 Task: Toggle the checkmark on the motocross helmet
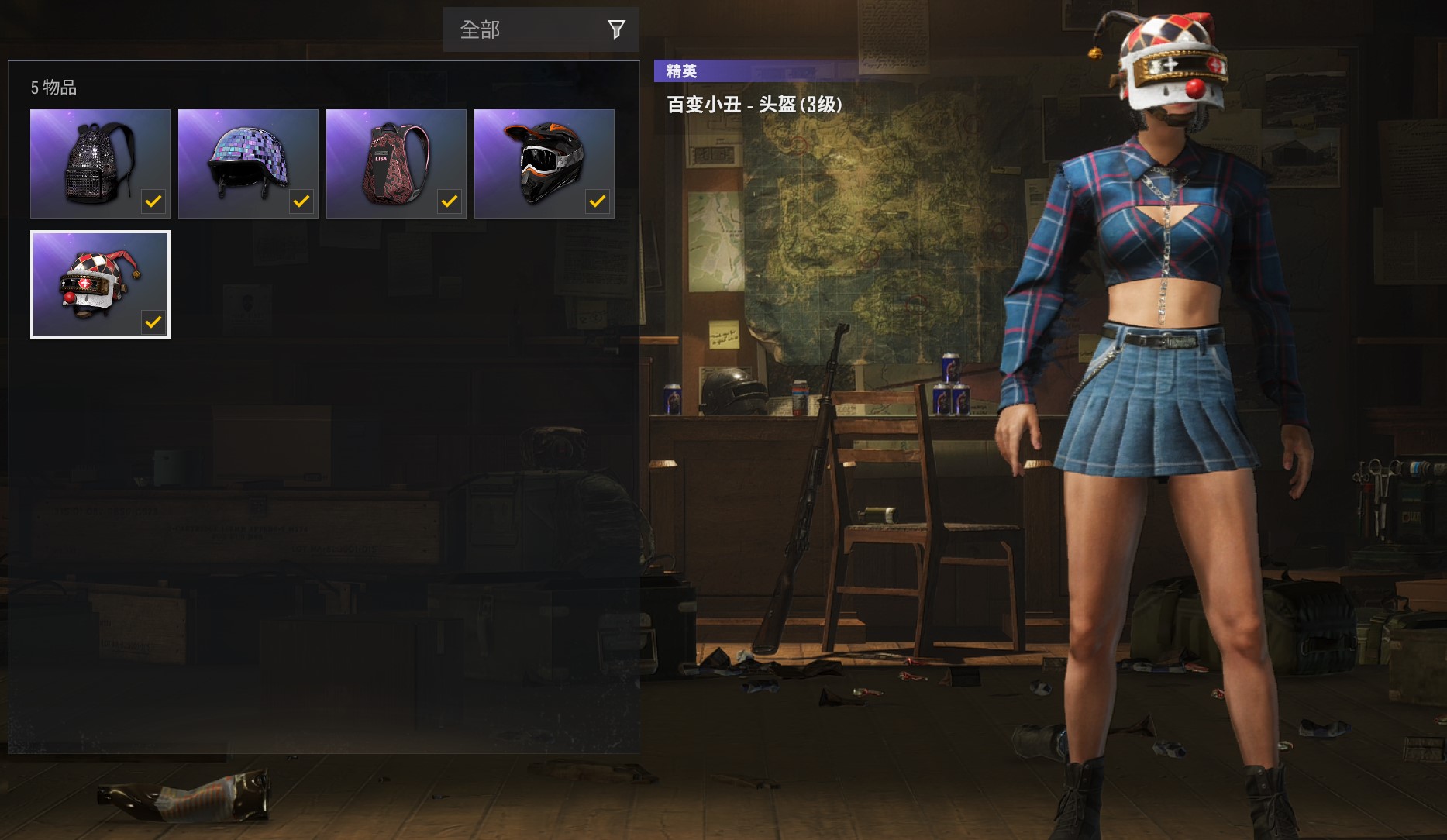click(597, 201)
